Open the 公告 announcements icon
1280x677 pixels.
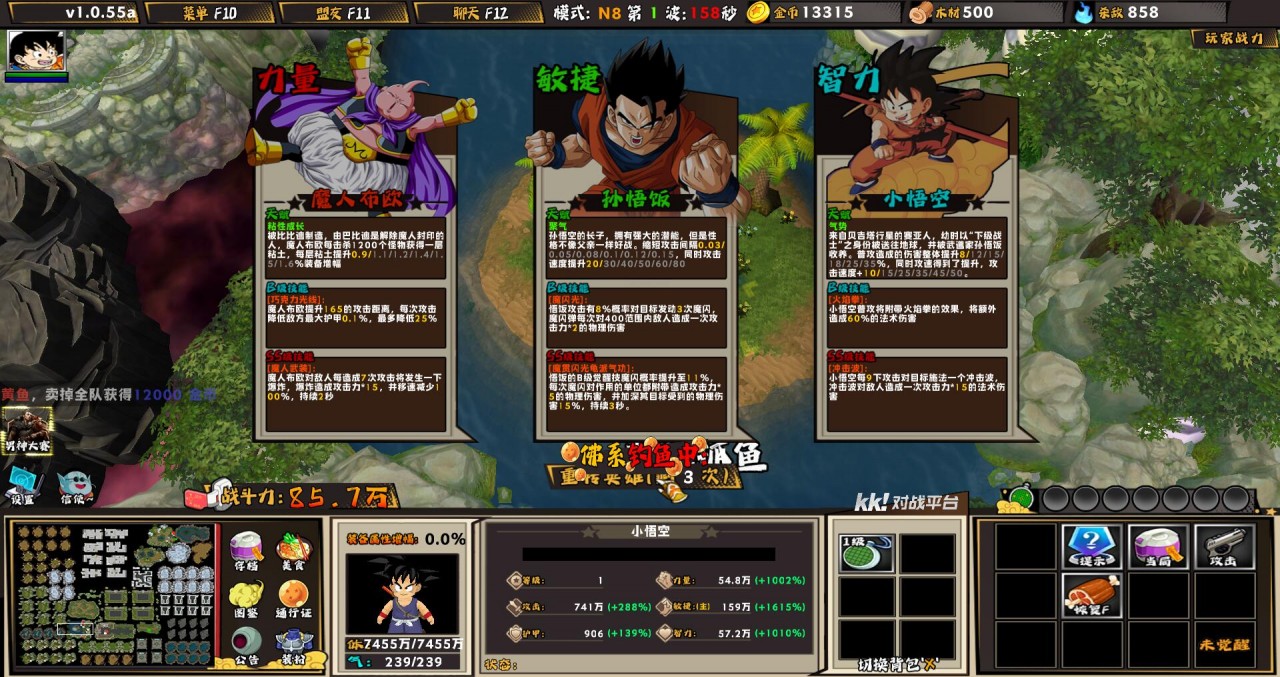(x=245, y=644)
